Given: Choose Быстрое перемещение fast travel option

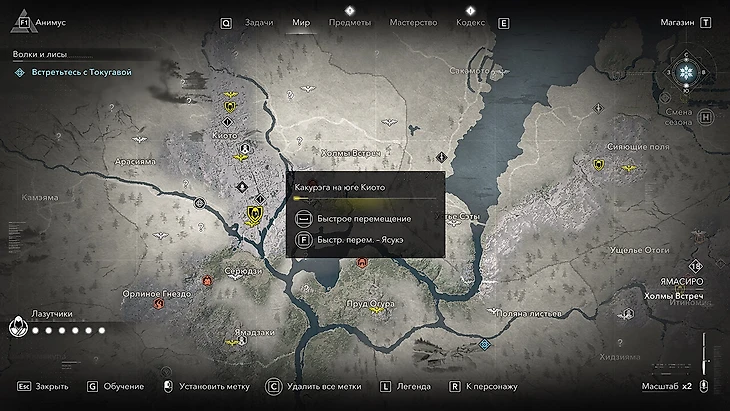Looking at the screenshot, I should click(x=350, y=218).
